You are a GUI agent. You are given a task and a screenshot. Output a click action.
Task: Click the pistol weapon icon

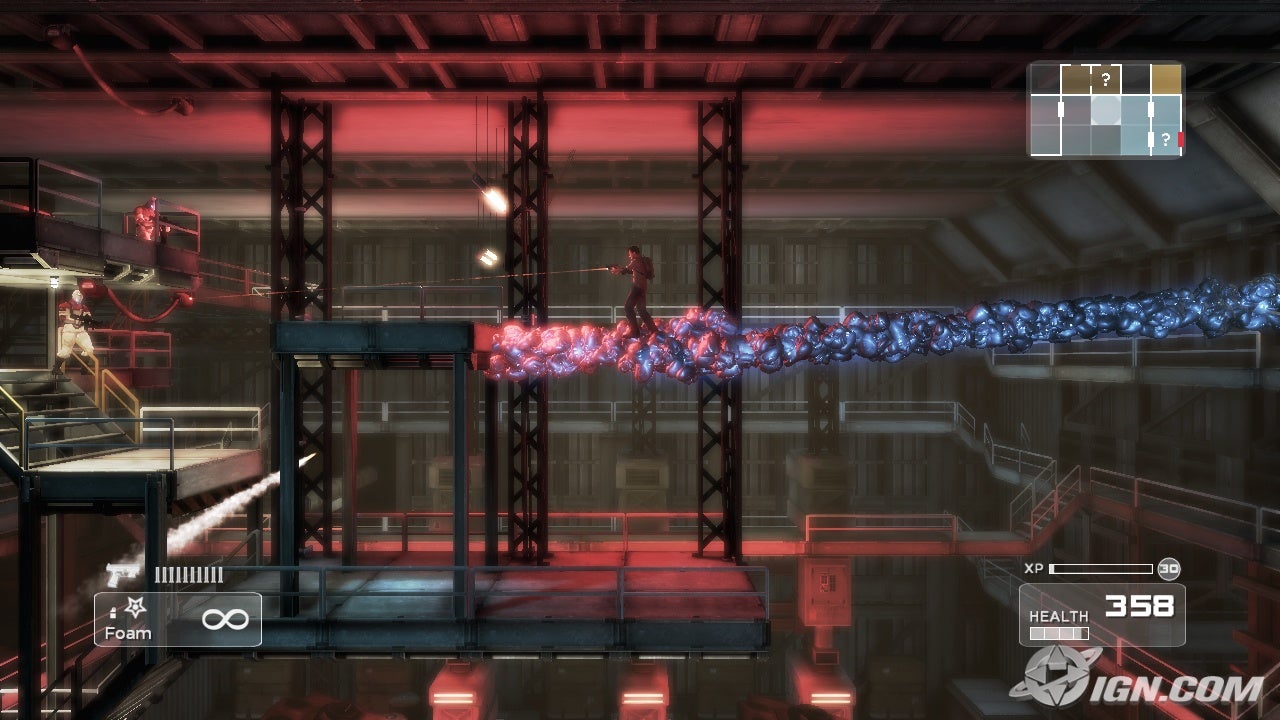point(123,575)
